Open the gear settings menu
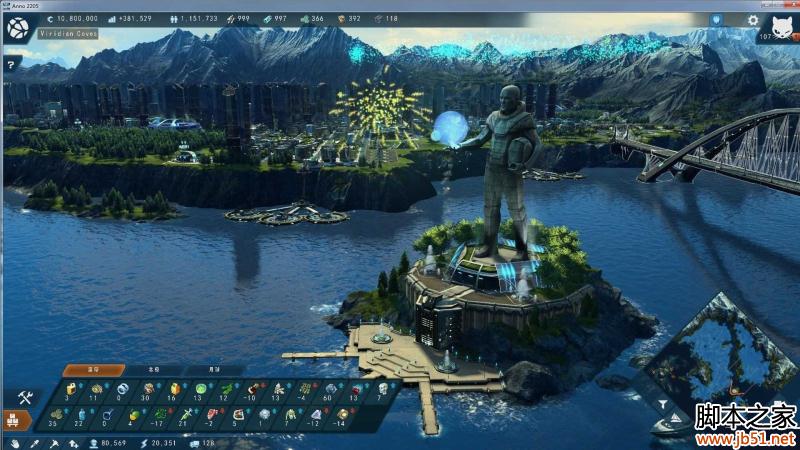Screen dimensions: 800x450 (x=751, y=19)
